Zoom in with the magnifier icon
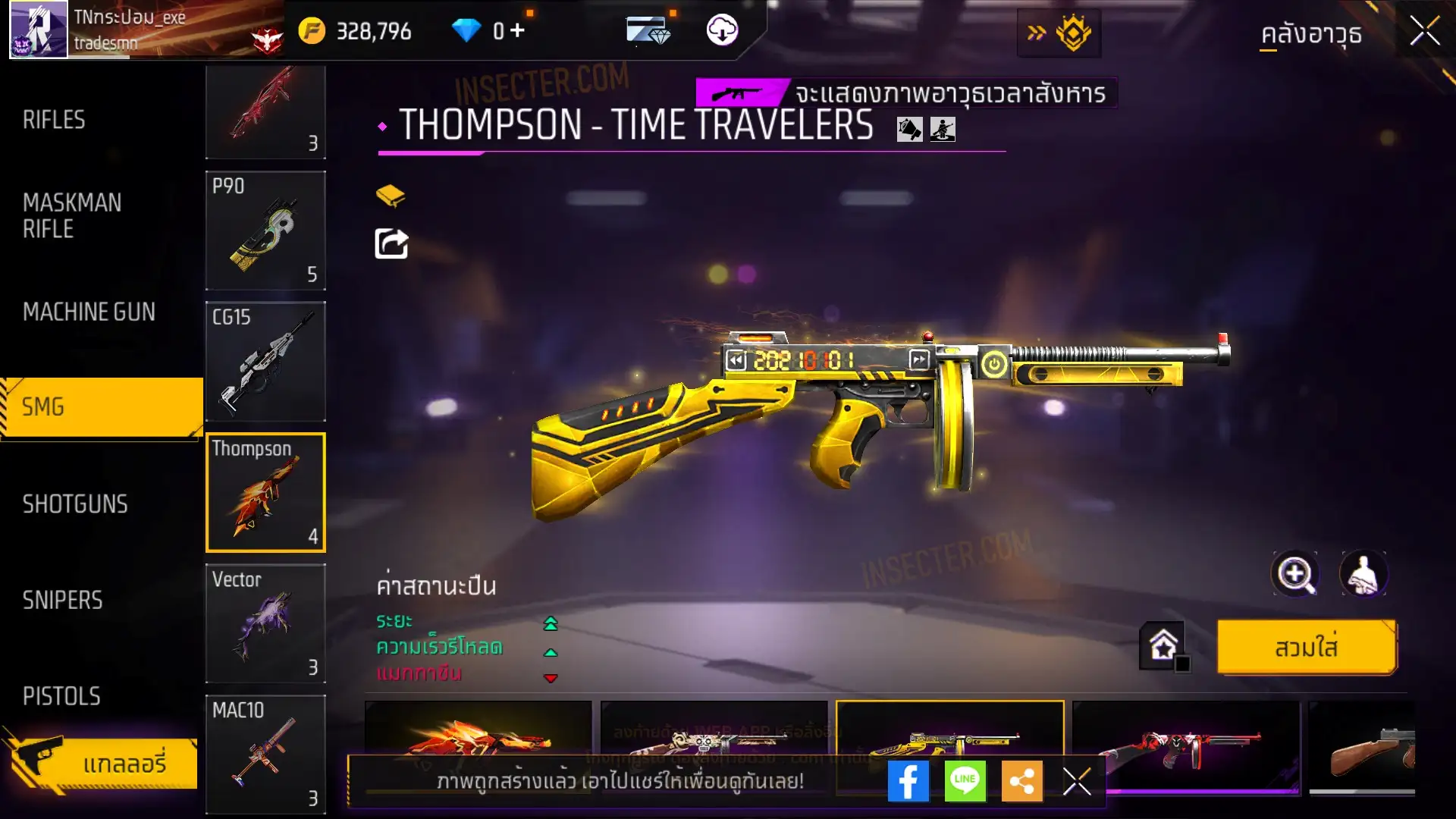 point(1295,574)
